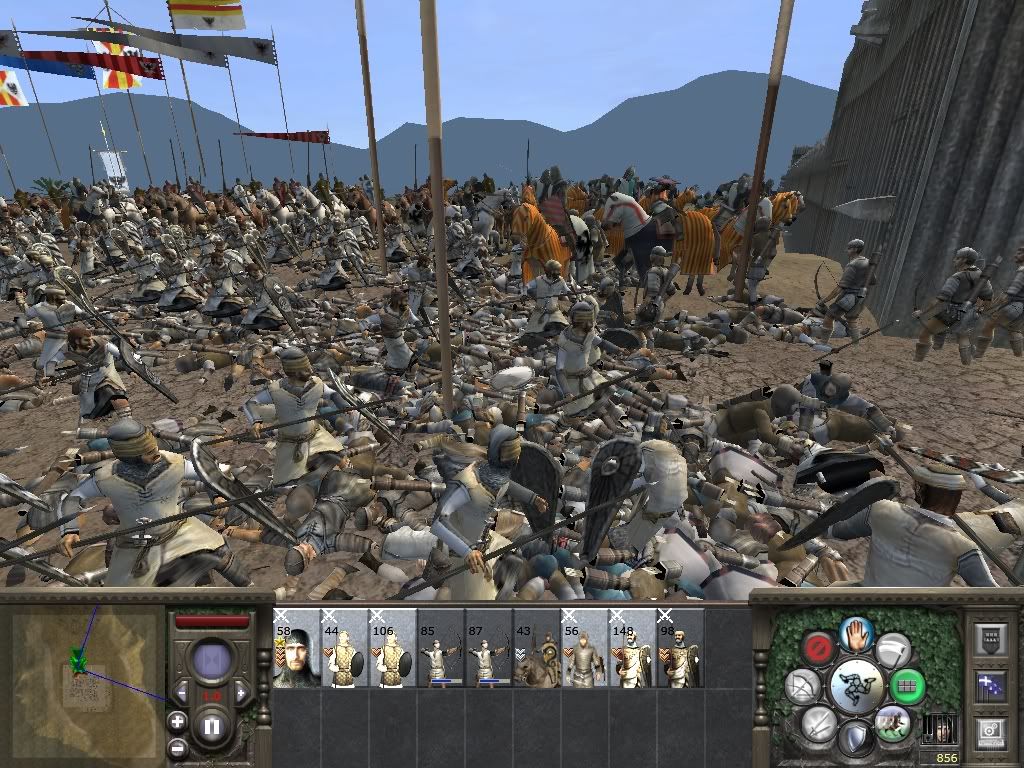Pause the battle
The width and height of the screenshot is (1024, 768).
(x=211, y=727)
